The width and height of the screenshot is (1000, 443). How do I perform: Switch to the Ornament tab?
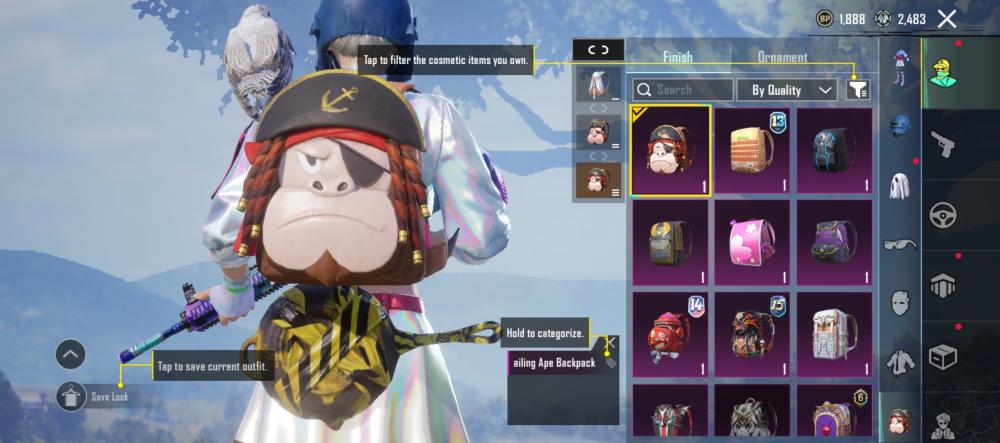click(x=782, y=58)
